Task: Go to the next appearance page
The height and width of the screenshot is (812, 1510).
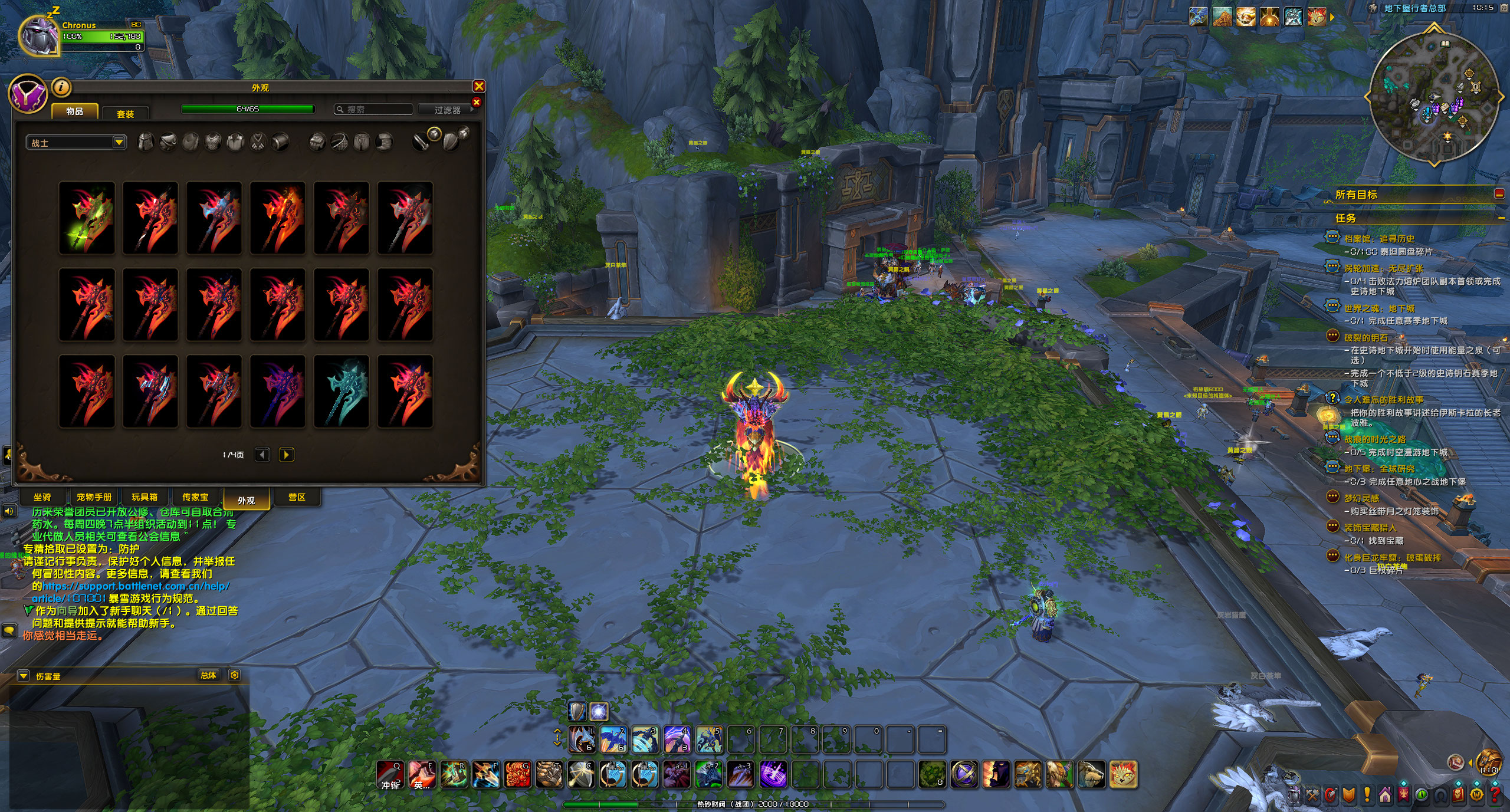Action: pos(287,455)
